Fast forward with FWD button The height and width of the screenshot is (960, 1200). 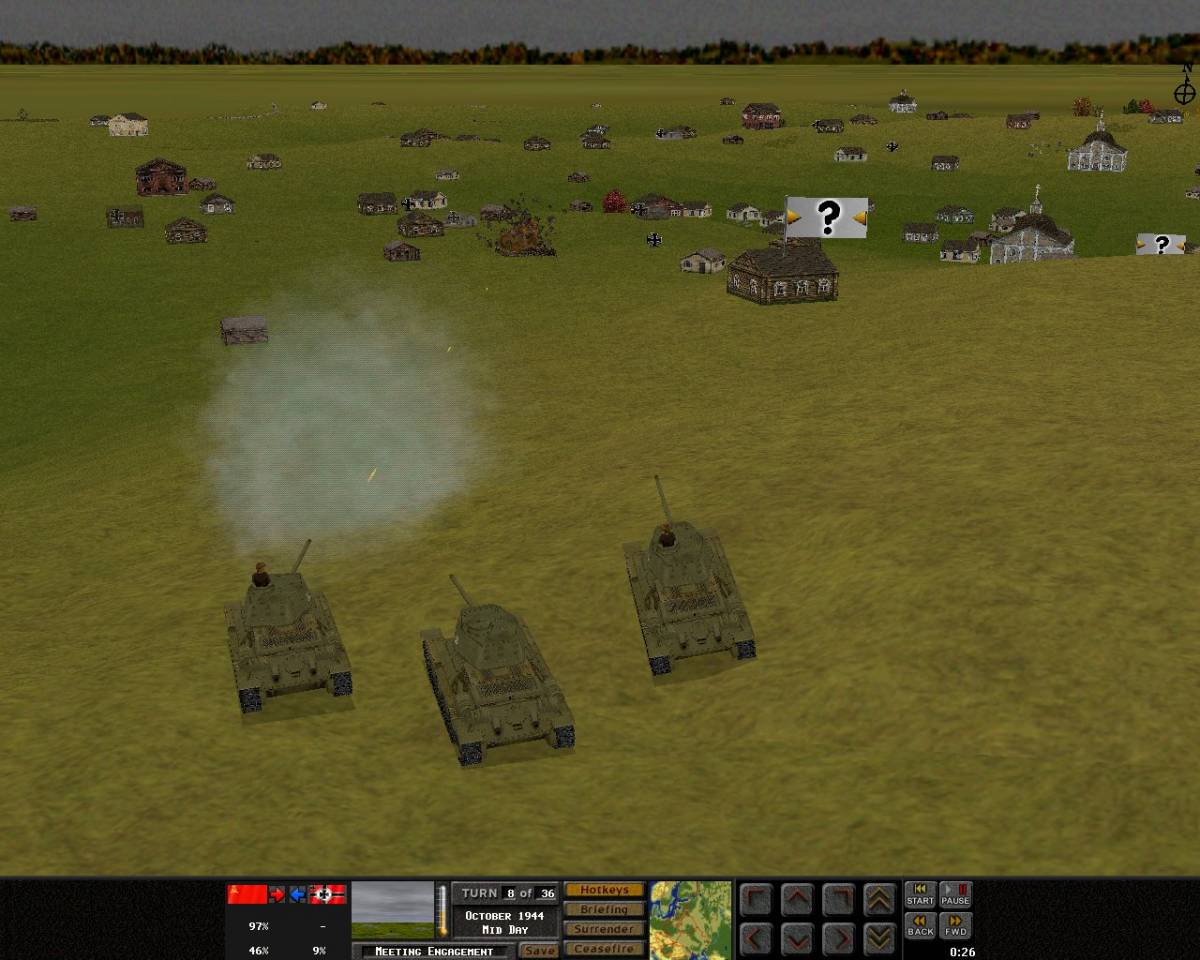(x=955, y=925)
